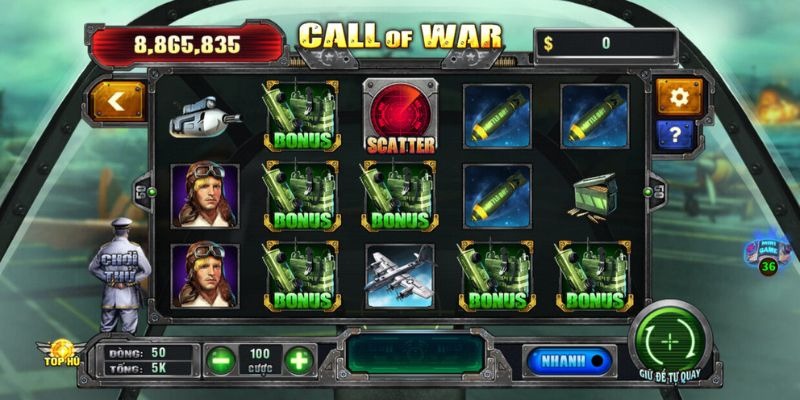
Task: Increase the bet with the plus button
Action: [x=298, y=360]
